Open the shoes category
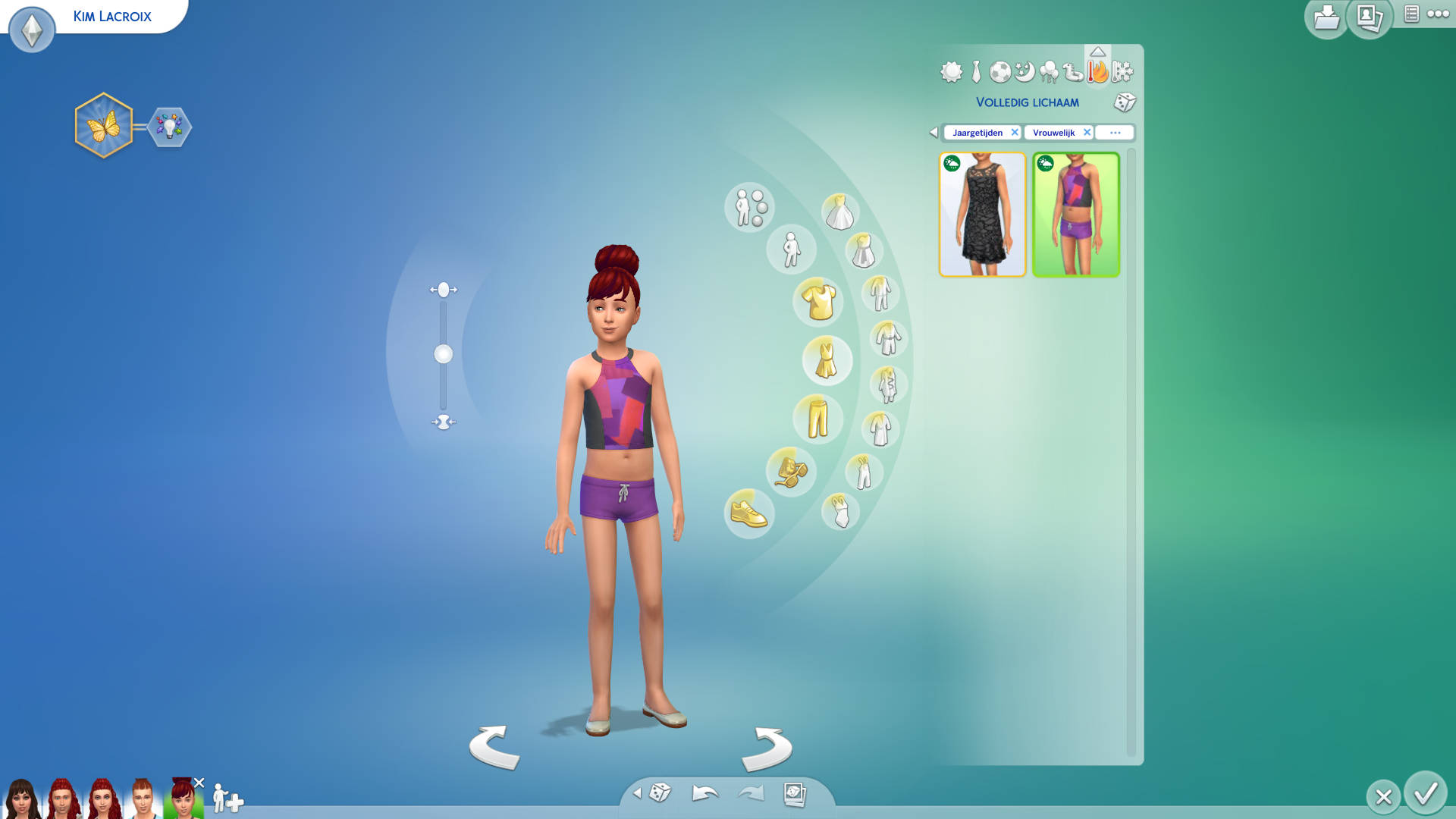 (748, 514)
